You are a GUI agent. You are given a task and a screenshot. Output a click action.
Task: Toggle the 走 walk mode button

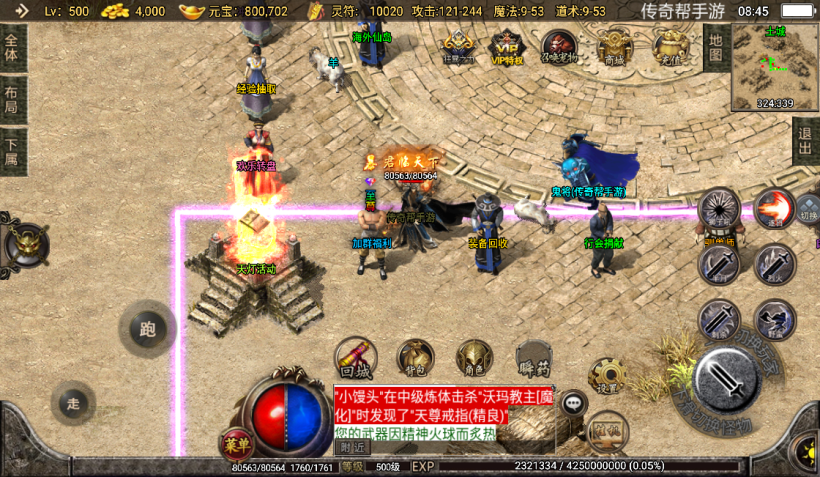click(x=73, y=403)
